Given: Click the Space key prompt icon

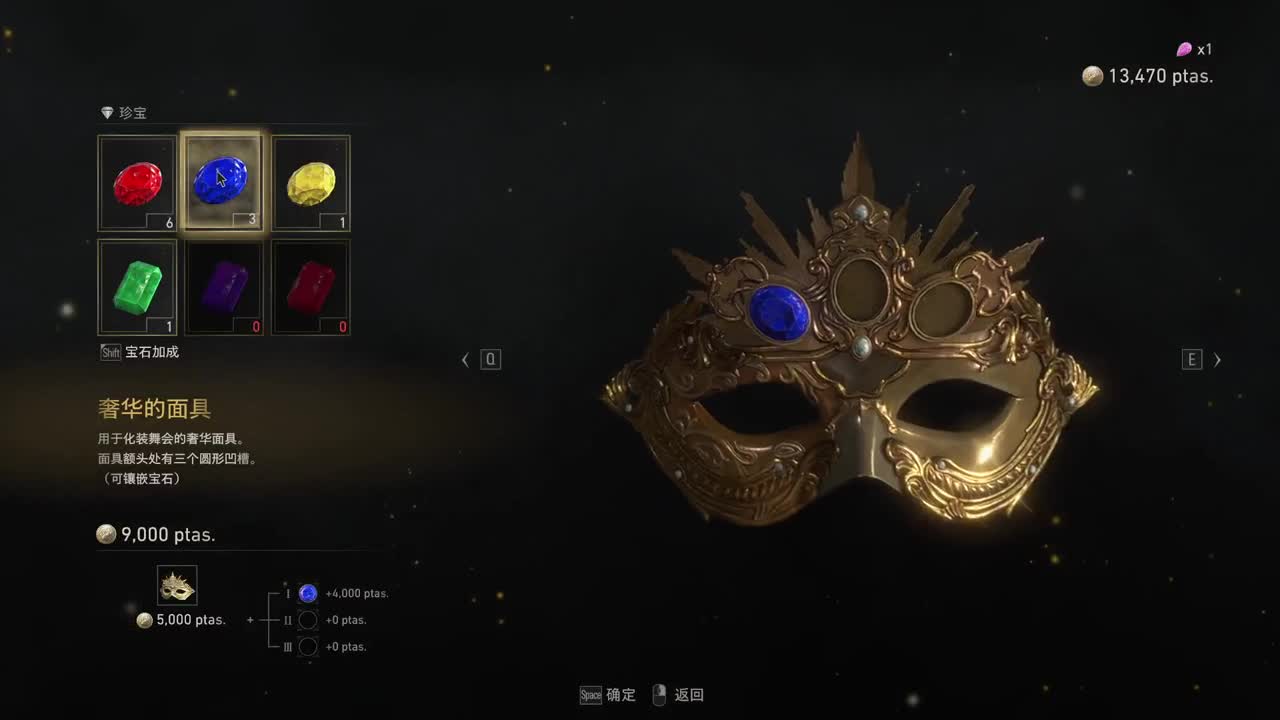Looking at the screenshot, I should (x=589, y=695).
